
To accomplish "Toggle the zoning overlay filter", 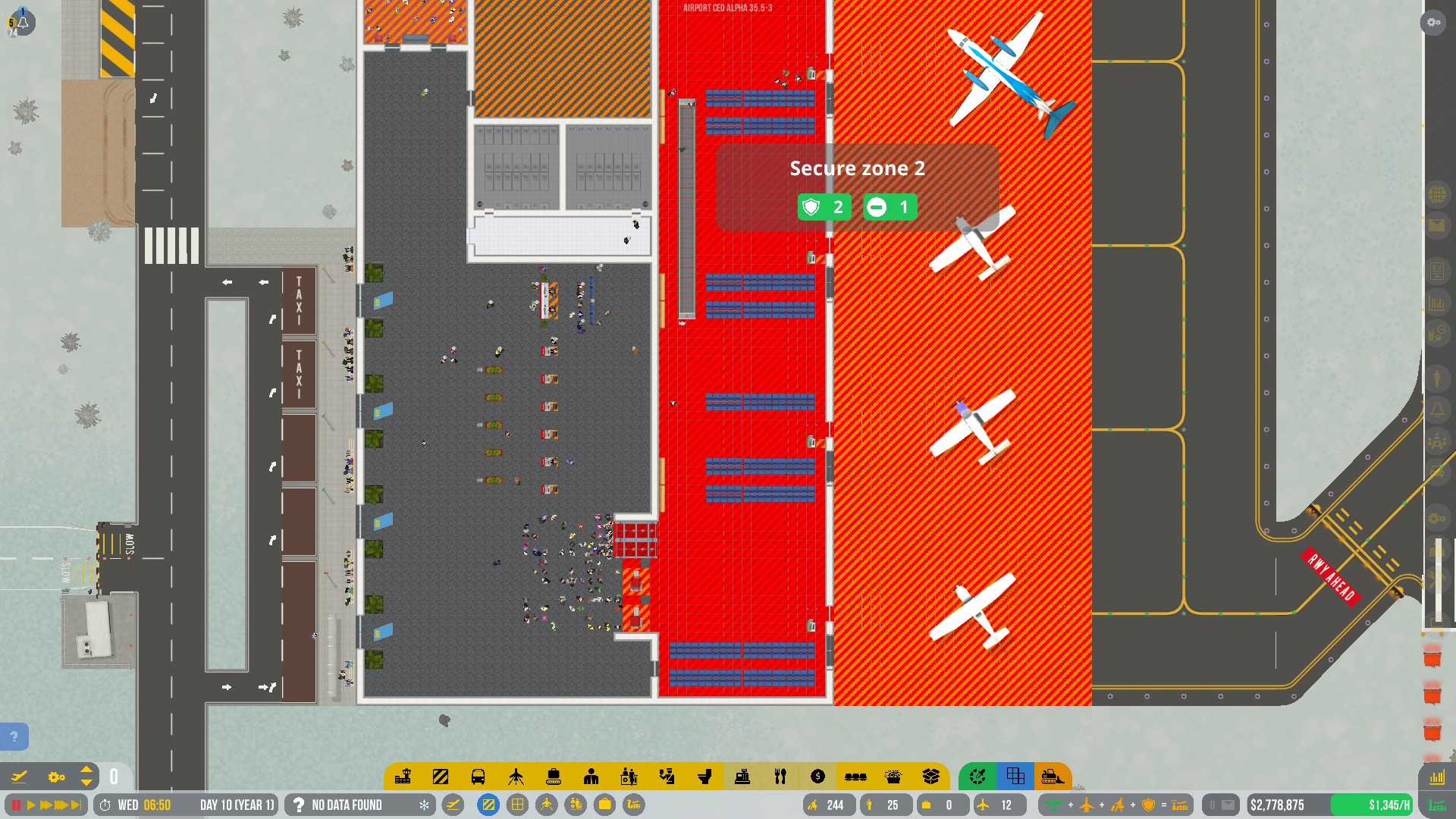I will (x=488, y=805).
